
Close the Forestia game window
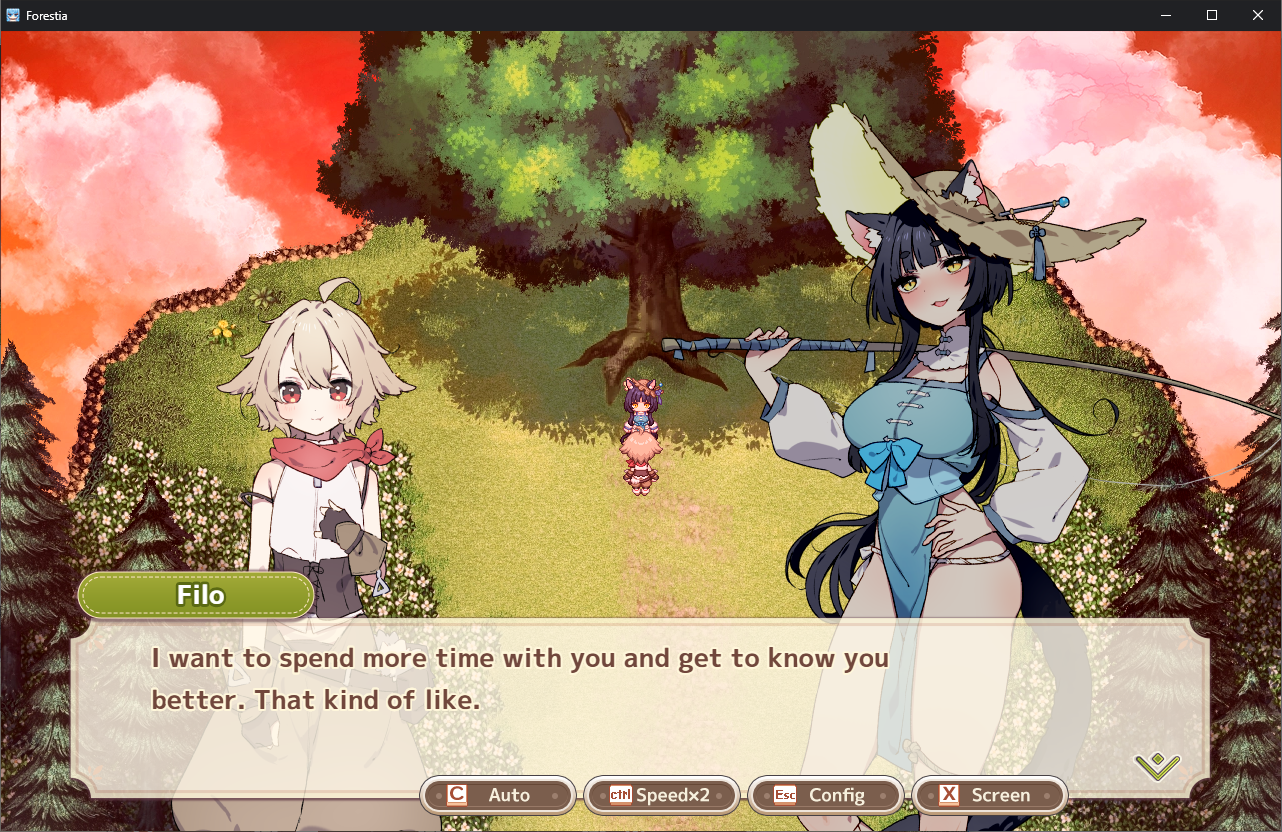click(1257, 15)
